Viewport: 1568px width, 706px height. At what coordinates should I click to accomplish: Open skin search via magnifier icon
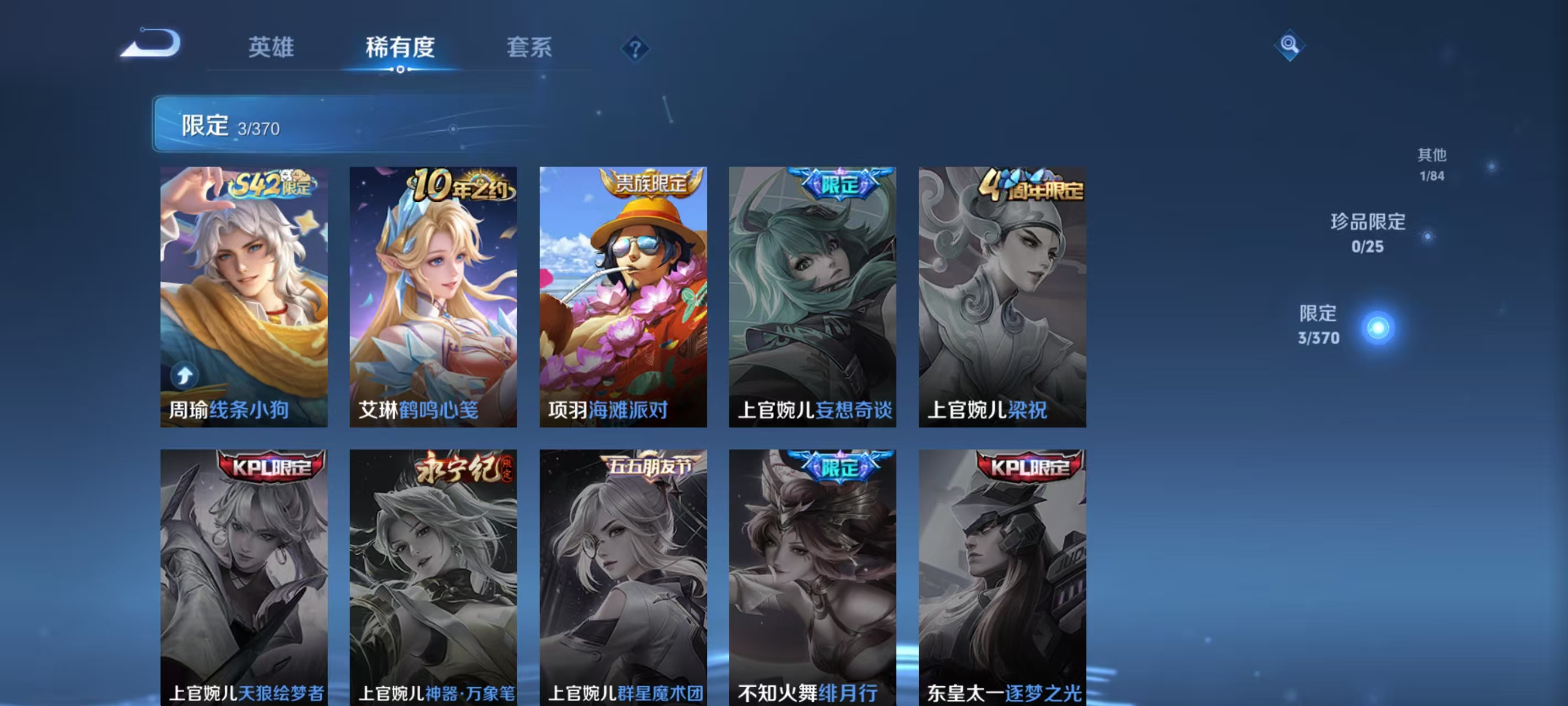pos(1291,46)
